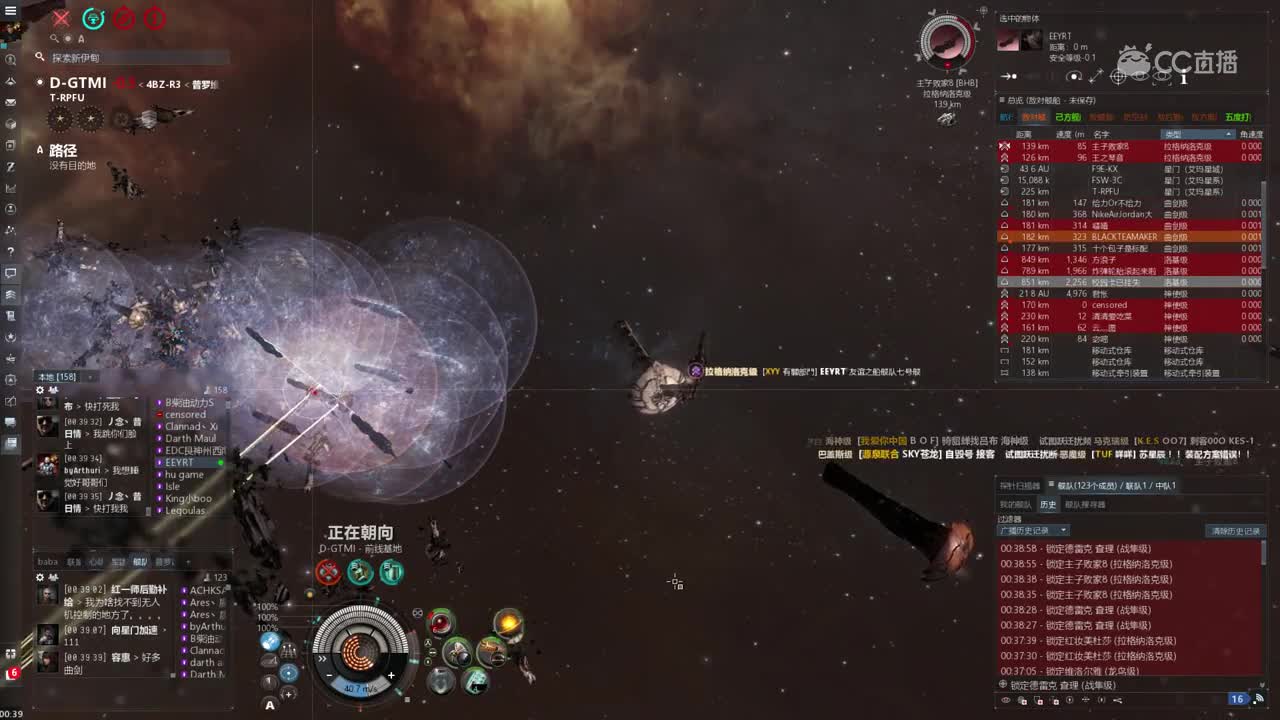This screenshot has width=1280, height=720.
Task: Open the 己方舰 overview tab
Action: click(x=1067, y=117)
